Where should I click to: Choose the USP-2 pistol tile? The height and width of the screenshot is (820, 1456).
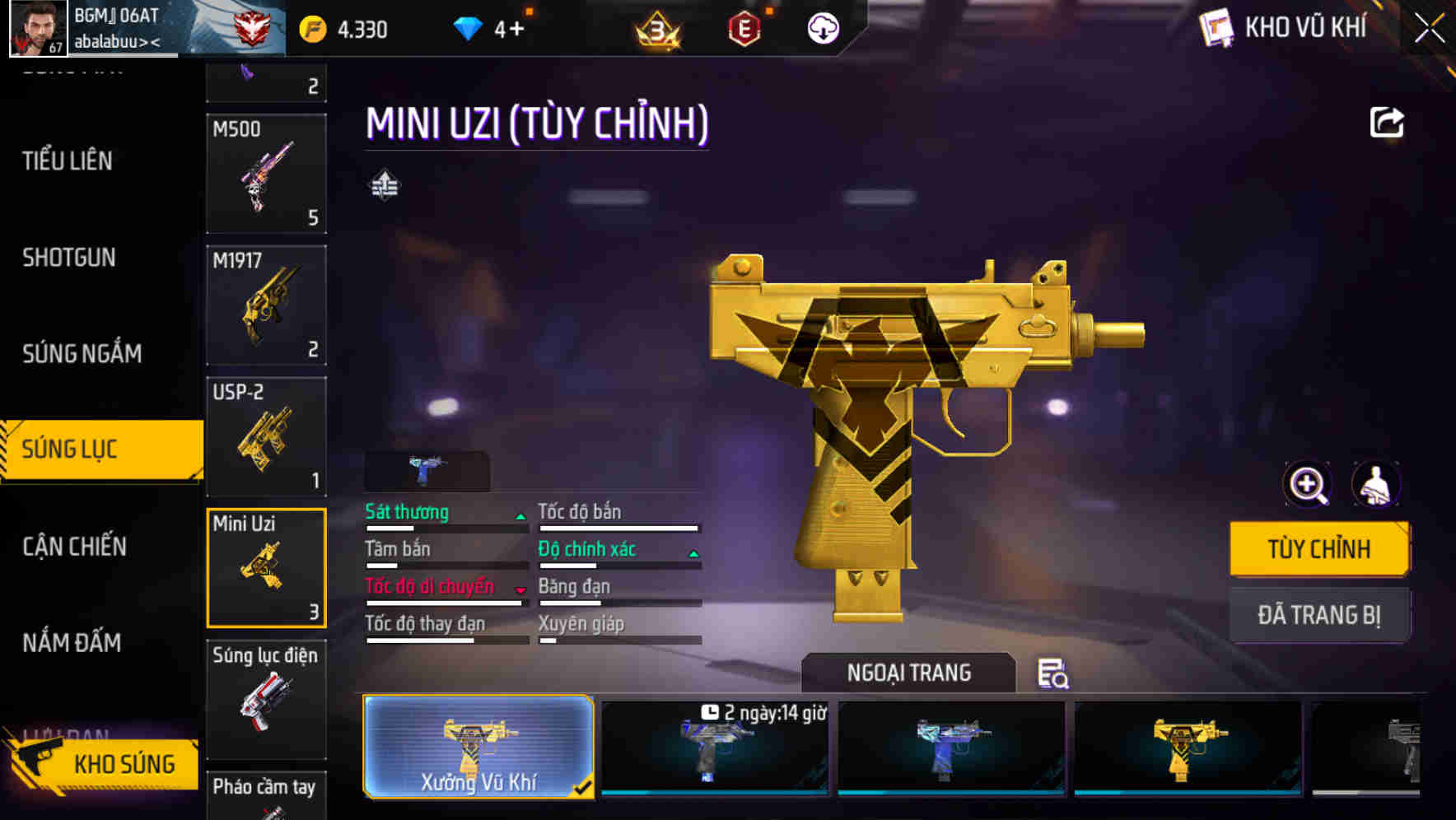tap(266, 437)
